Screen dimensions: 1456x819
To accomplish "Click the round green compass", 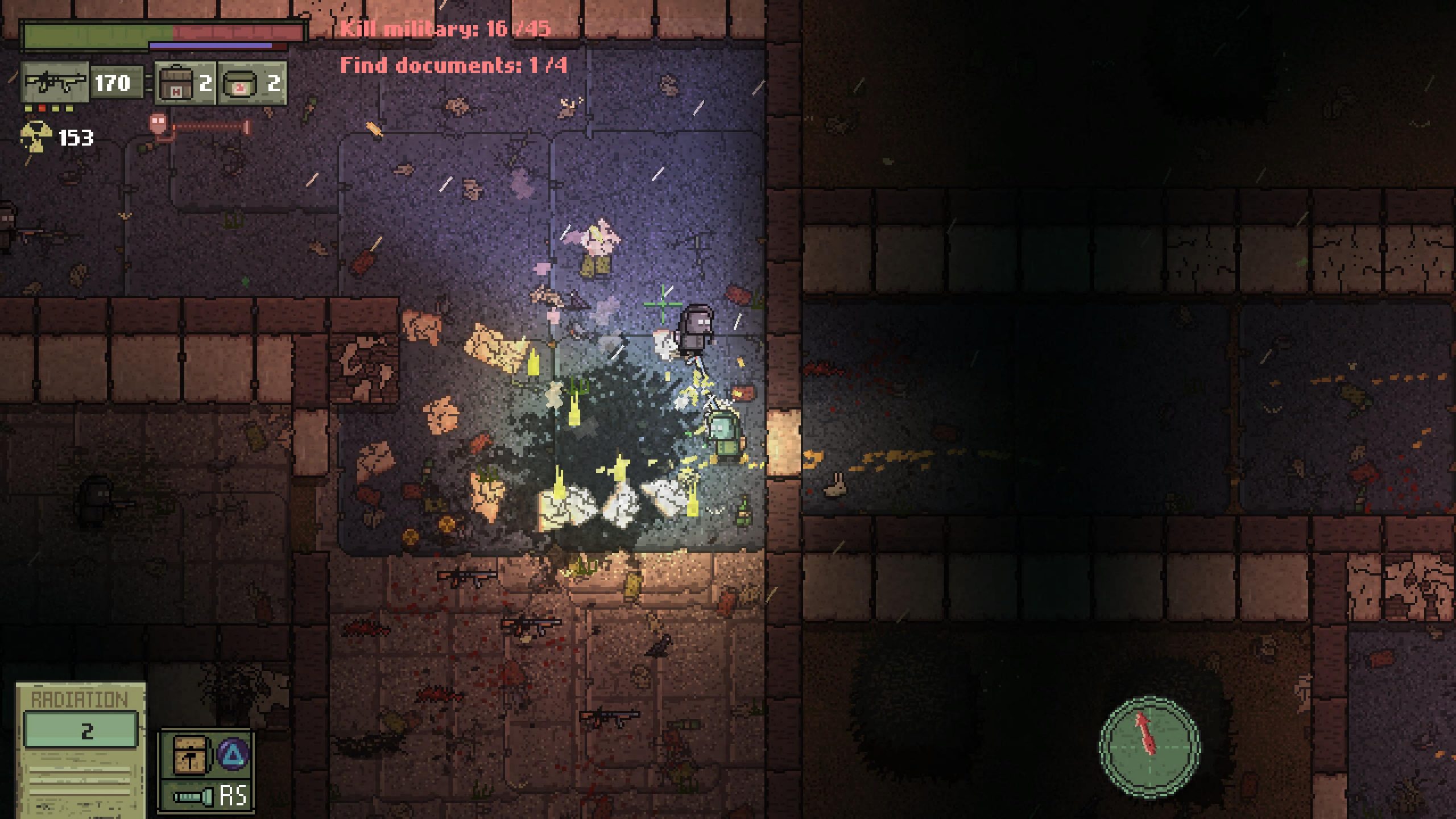I will point(1149,746).
